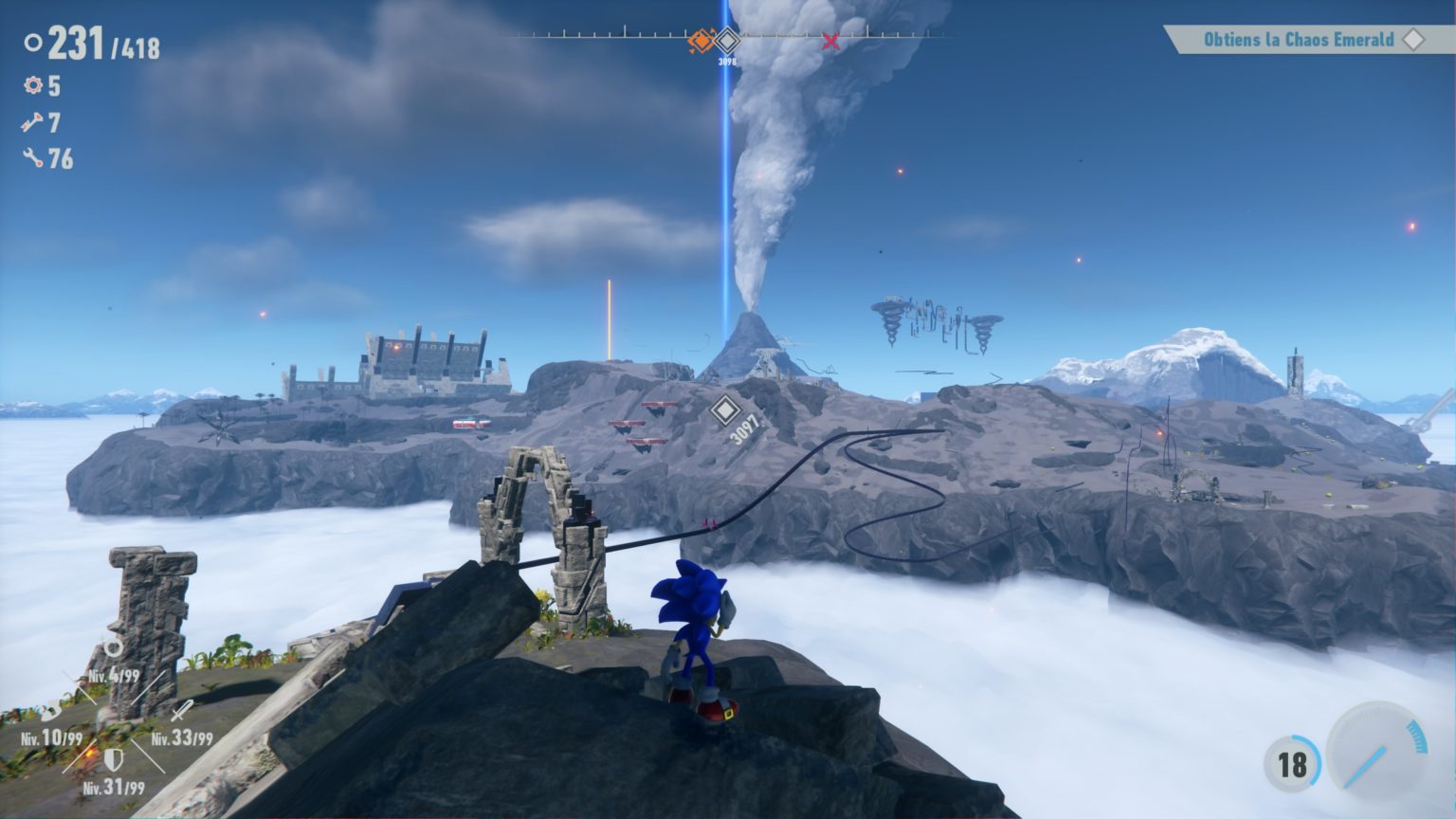
Task: Click the shield defense icon above Niv. 31/99
Action: pyautogui.click(x=114, y=758)
